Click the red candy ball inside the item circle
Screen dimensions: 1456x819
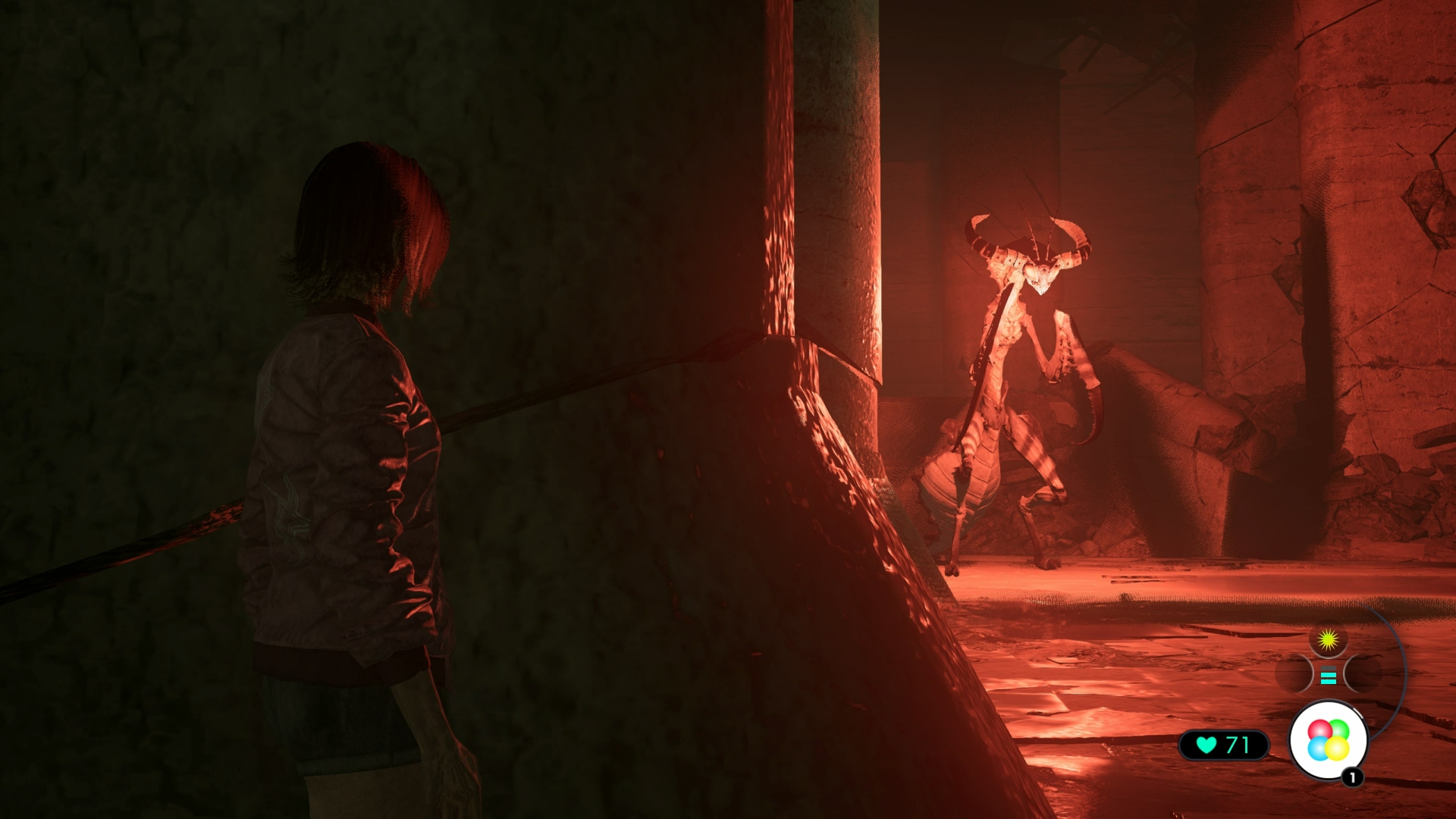(x=1319, y=729)
